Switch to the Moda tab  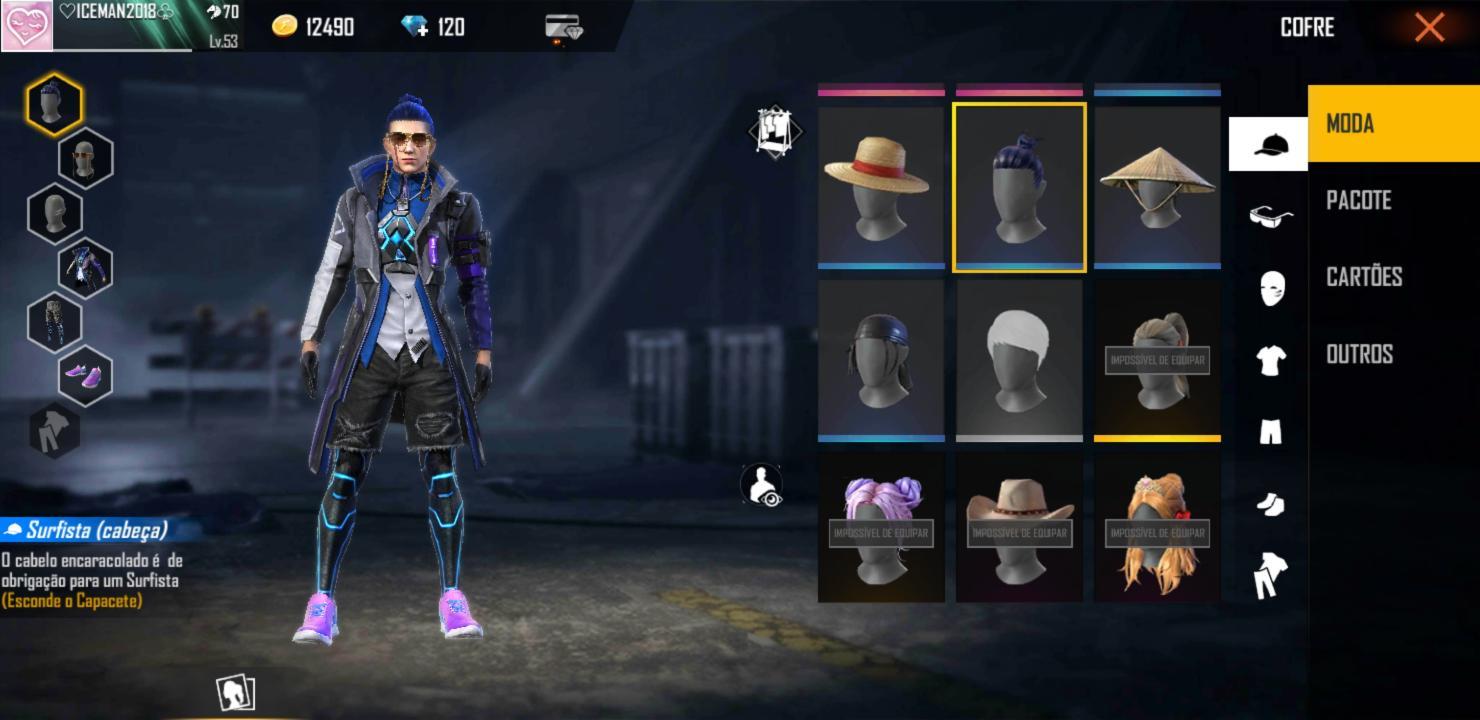[x=1392, y=124]
